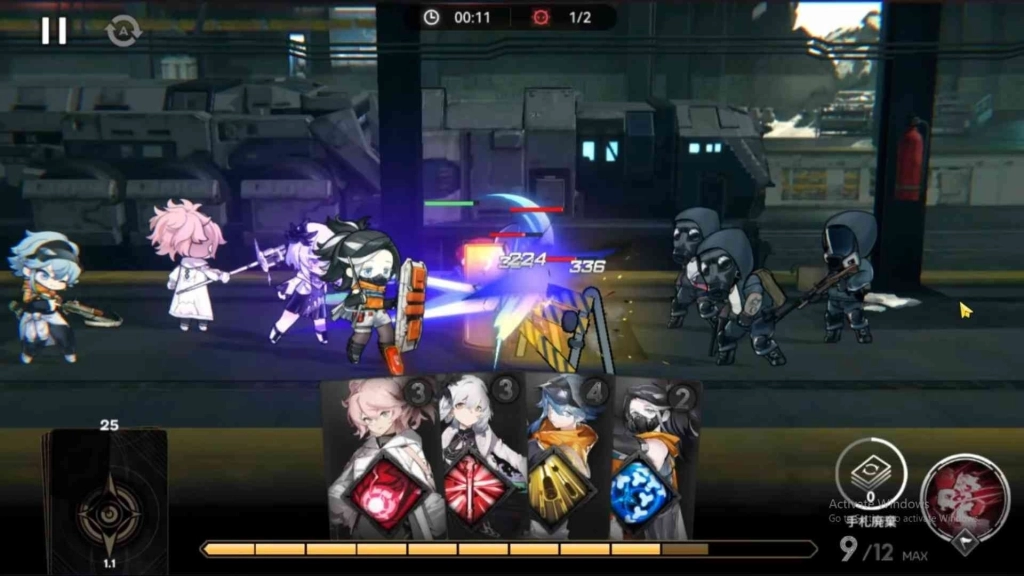This screenshot has height=576, width=1024.
Task: Play the masked character's cost 2 card
Action: (x=652, y=462)
